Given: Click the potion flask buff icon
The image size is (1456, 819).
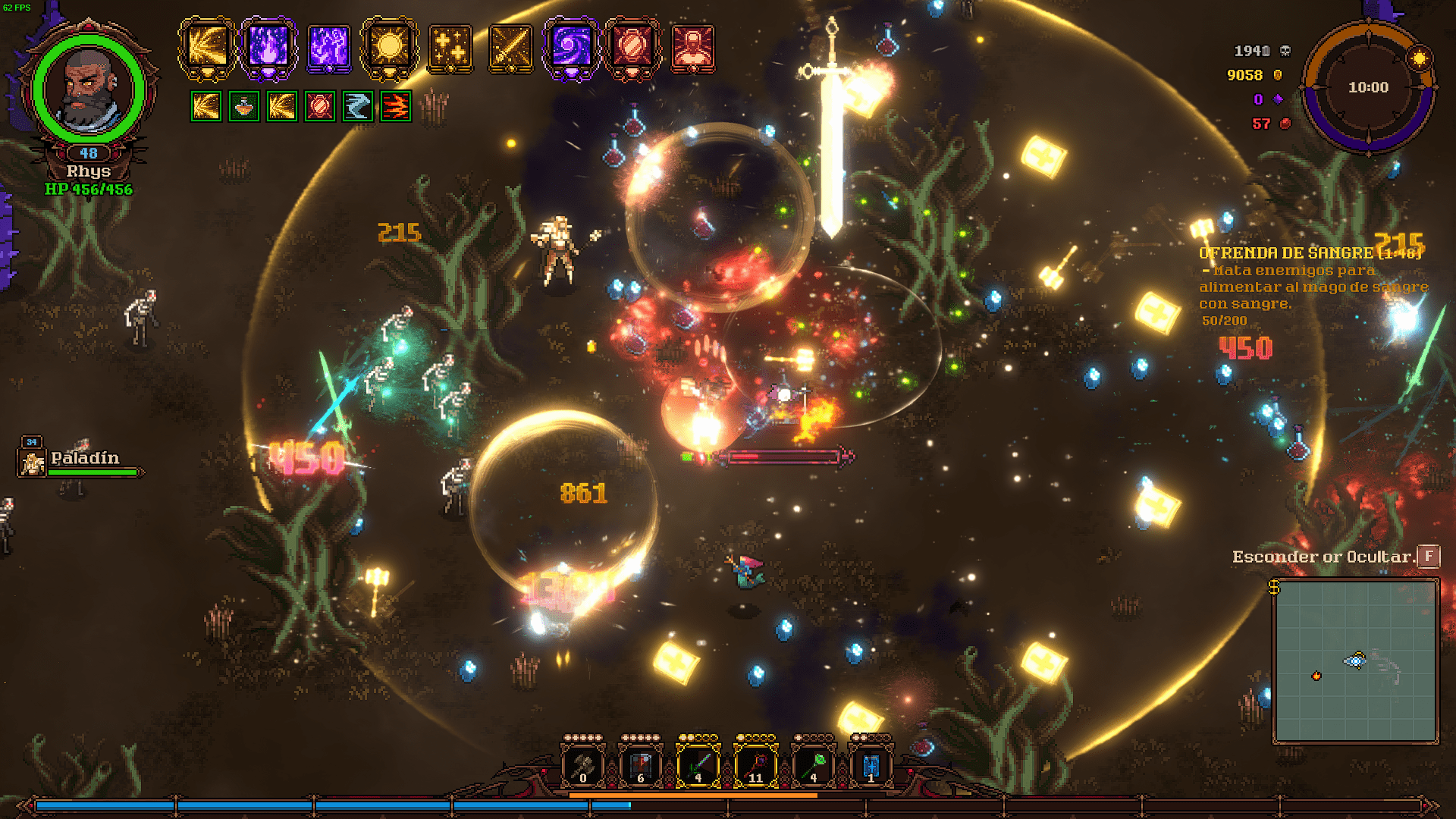Looking at the screenshot, I should coord(243,107).
